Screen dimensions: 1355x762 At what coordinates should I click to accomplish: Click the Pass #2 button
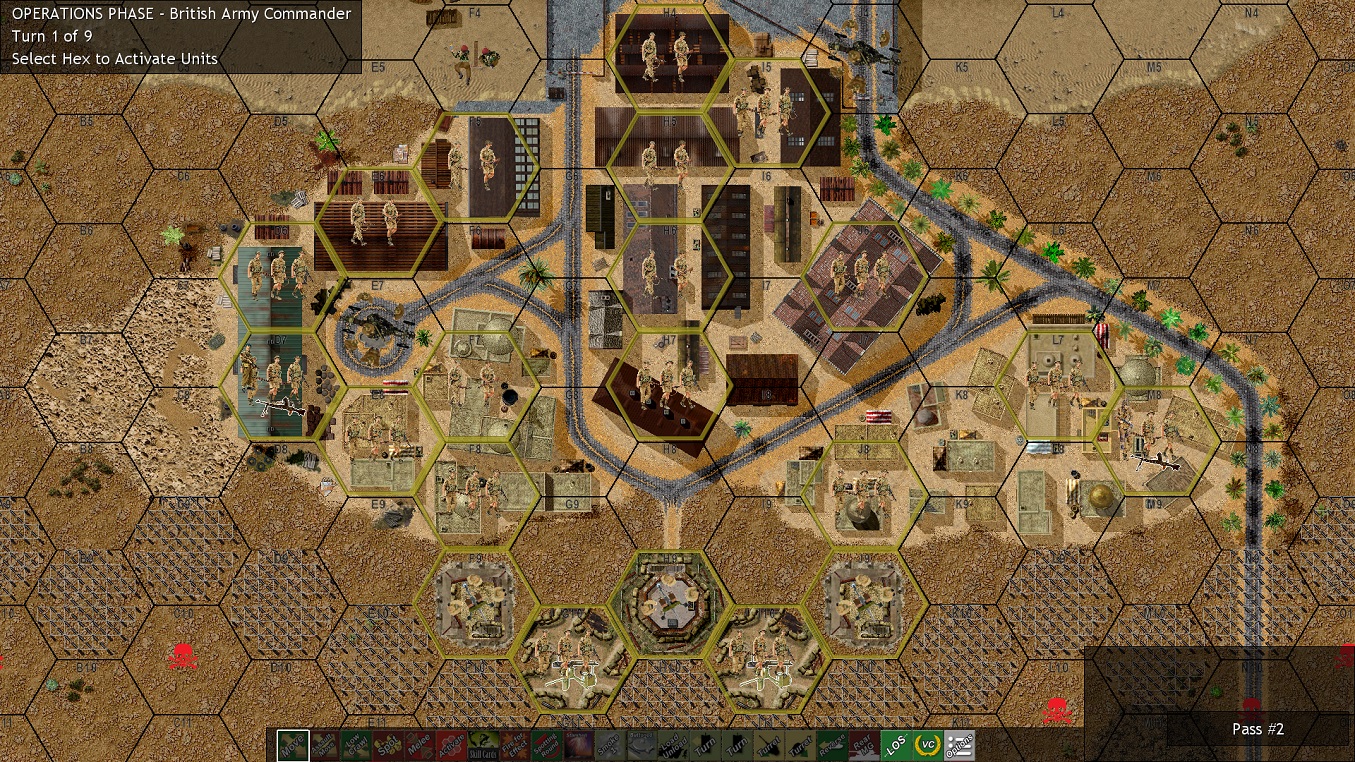coord(1257,729)
